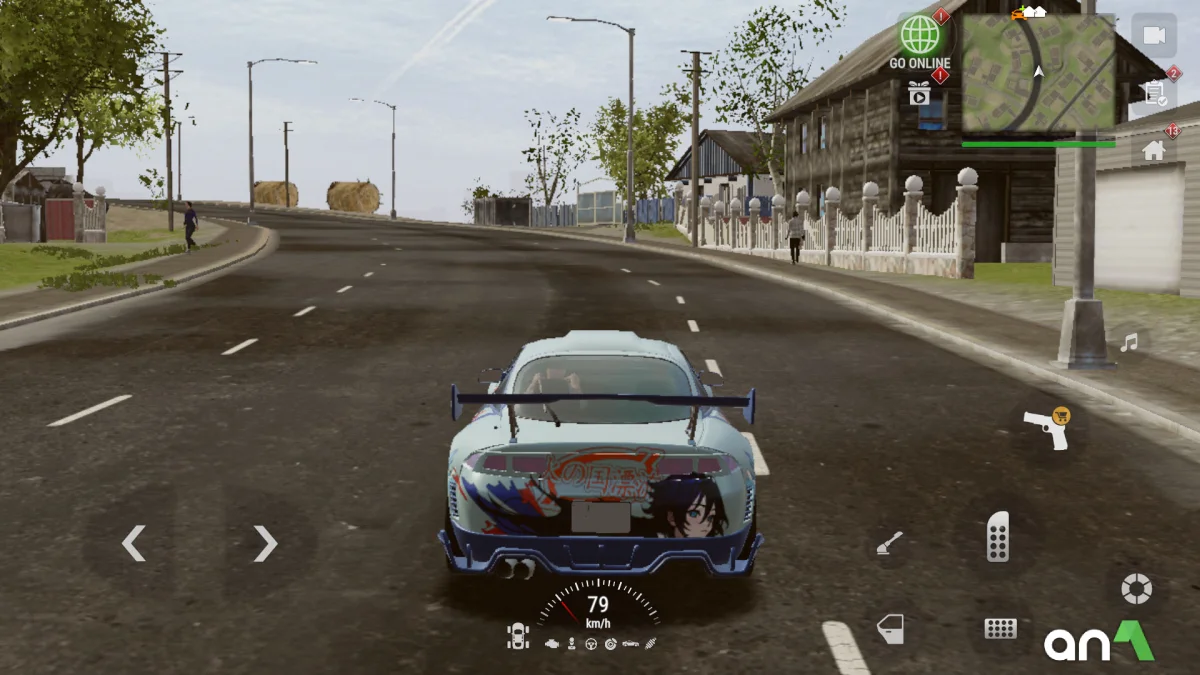Viewport: 1200px width, 675px height.
Task: Steer left with the left arrow
Action: point(134,543)
